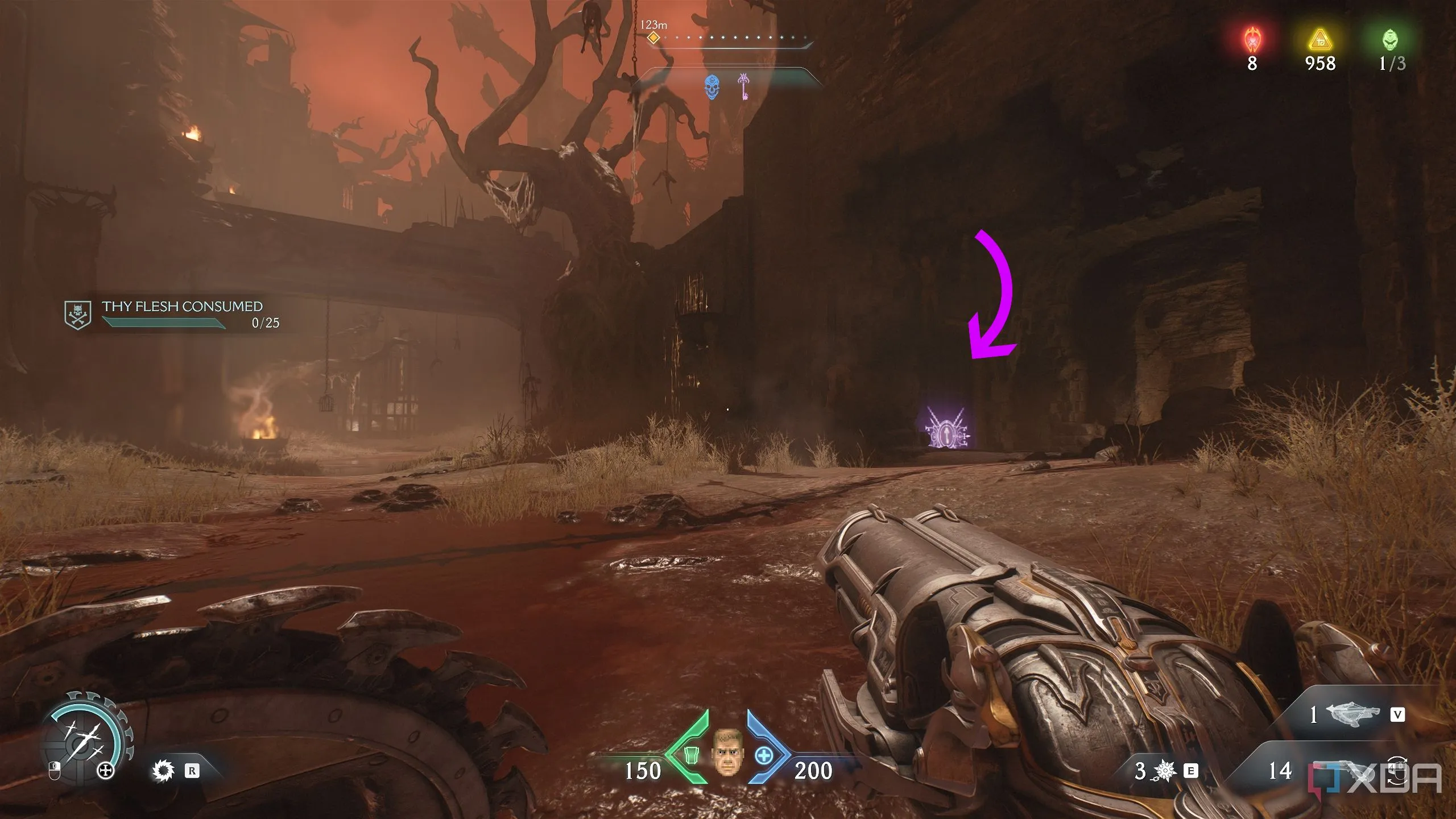Click the green secrets counter icon
The image size is (1456, 819).
1391,40
